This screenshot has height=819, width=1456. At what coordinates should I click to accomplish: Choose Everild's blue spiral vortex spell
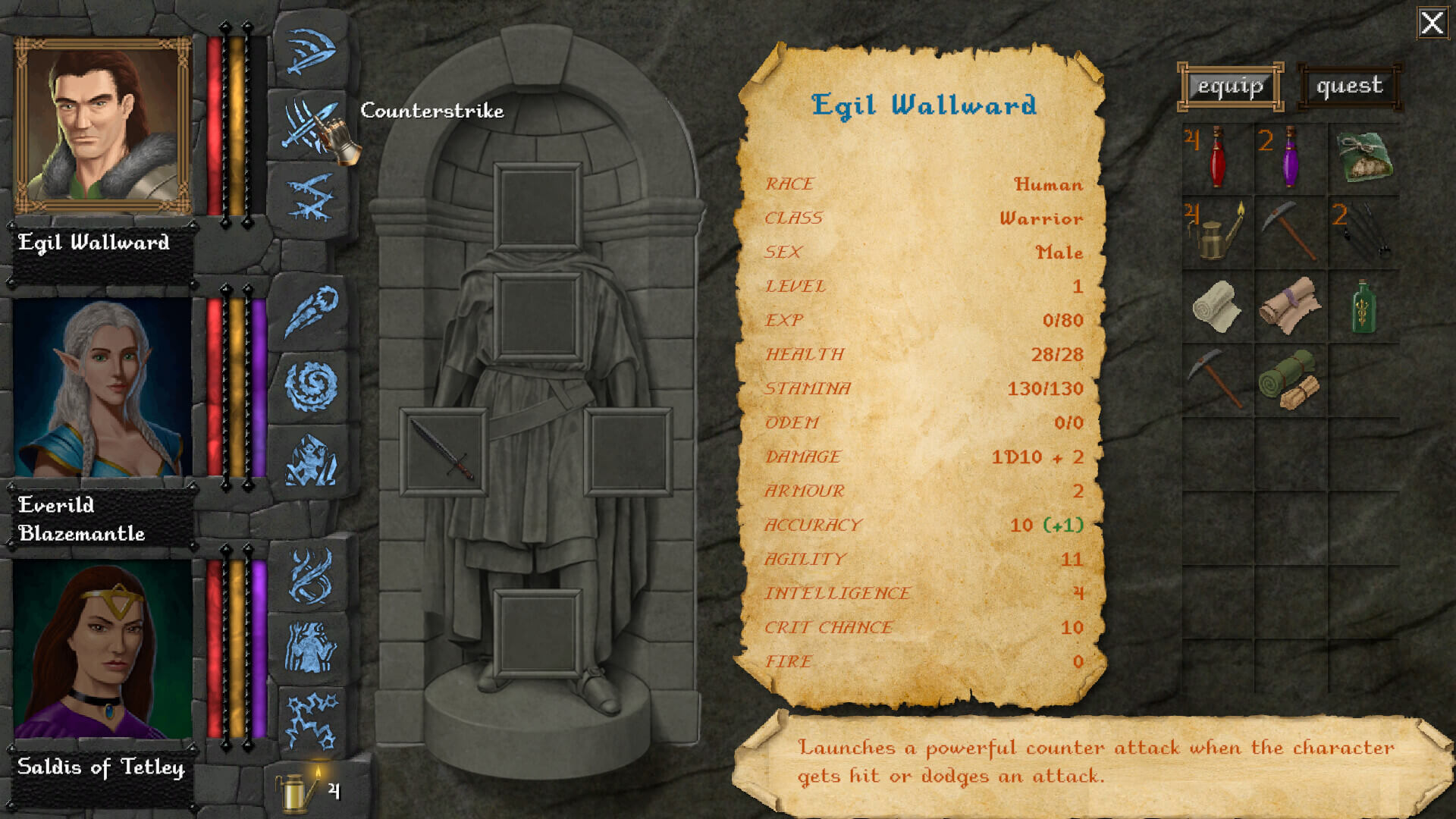pyautogui.click(x=309, y=385)
